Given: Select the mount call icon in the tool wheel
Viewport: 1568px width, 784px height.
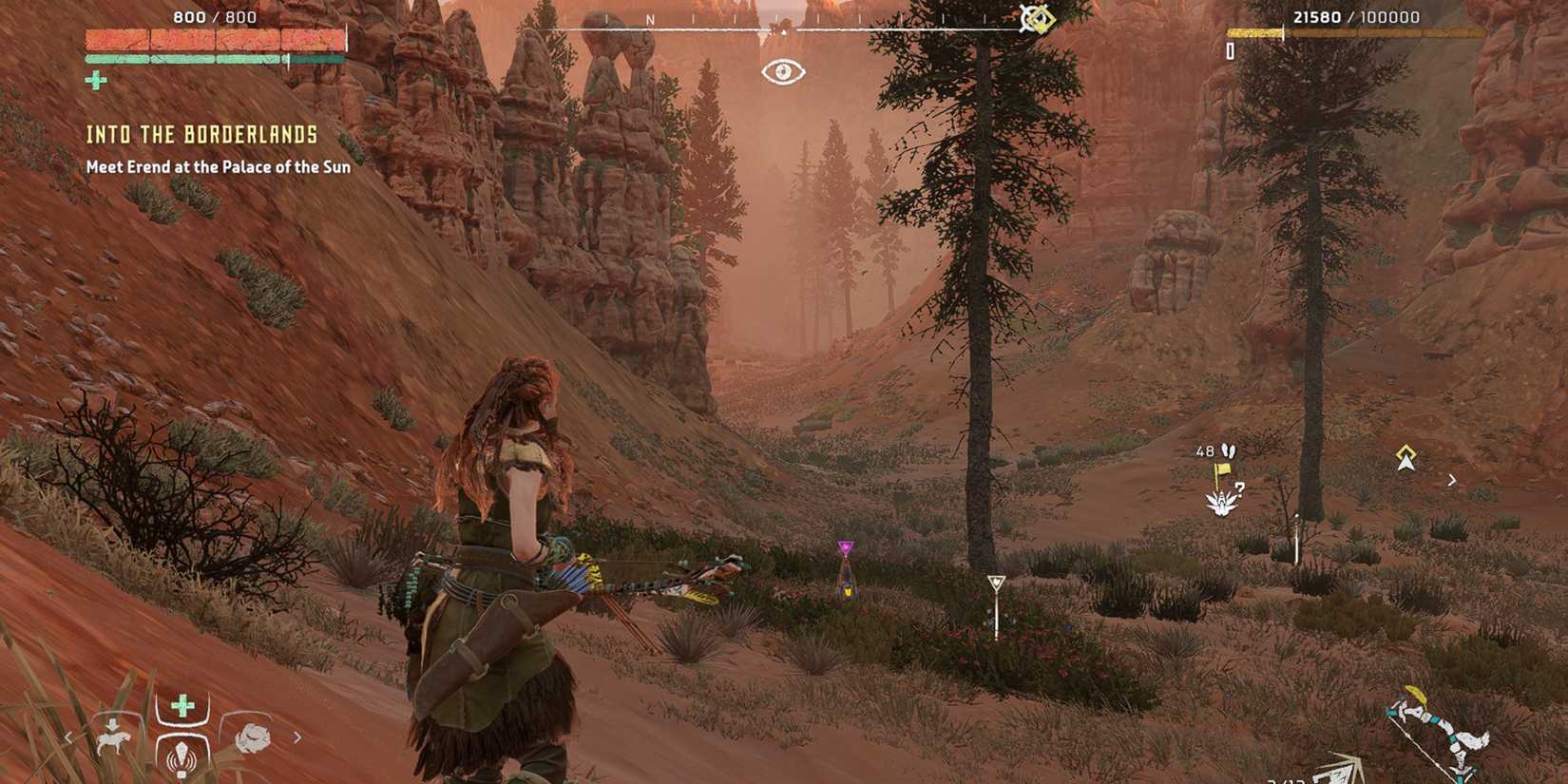Looking at the screenshot, I should (x=112, y=738).
